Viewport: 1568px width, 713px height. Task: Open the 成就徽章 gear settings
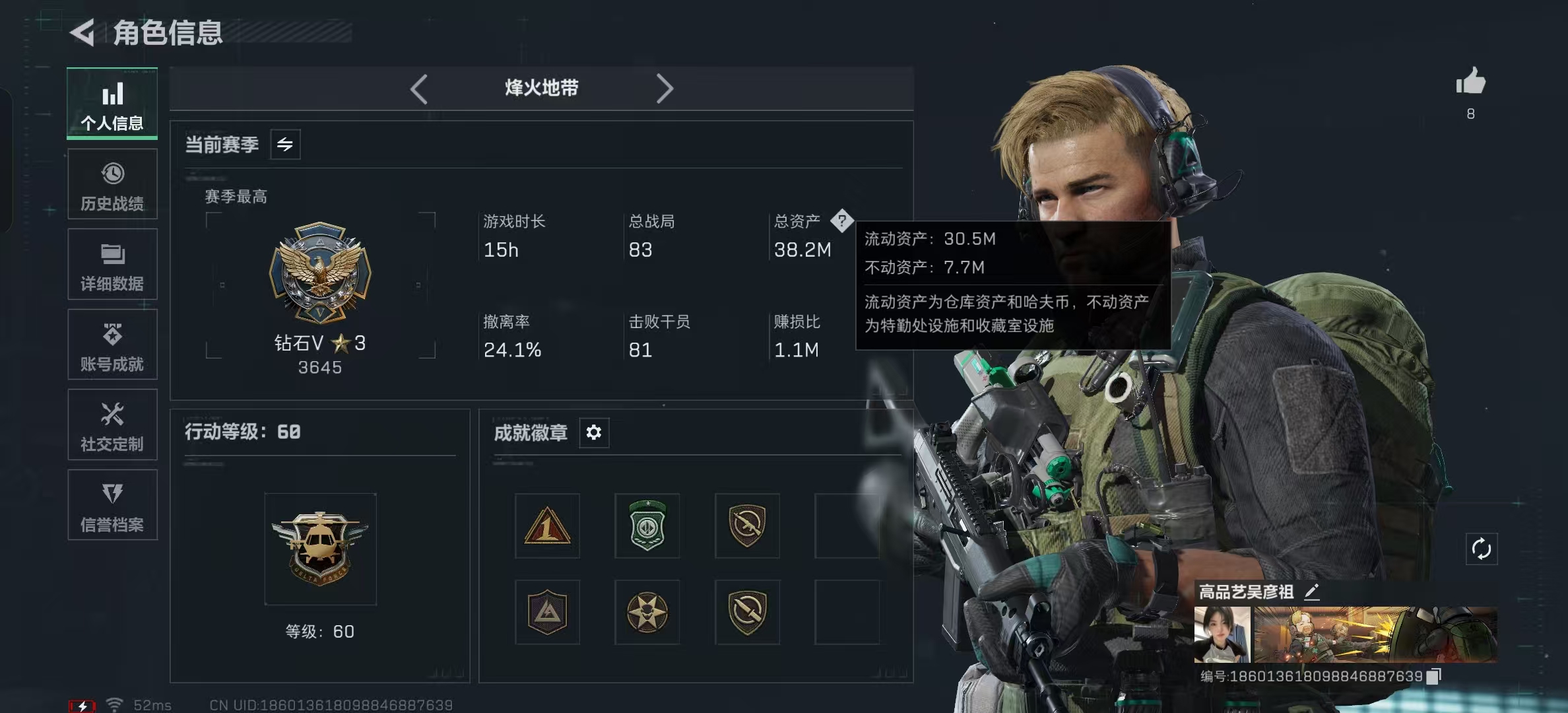594,432
